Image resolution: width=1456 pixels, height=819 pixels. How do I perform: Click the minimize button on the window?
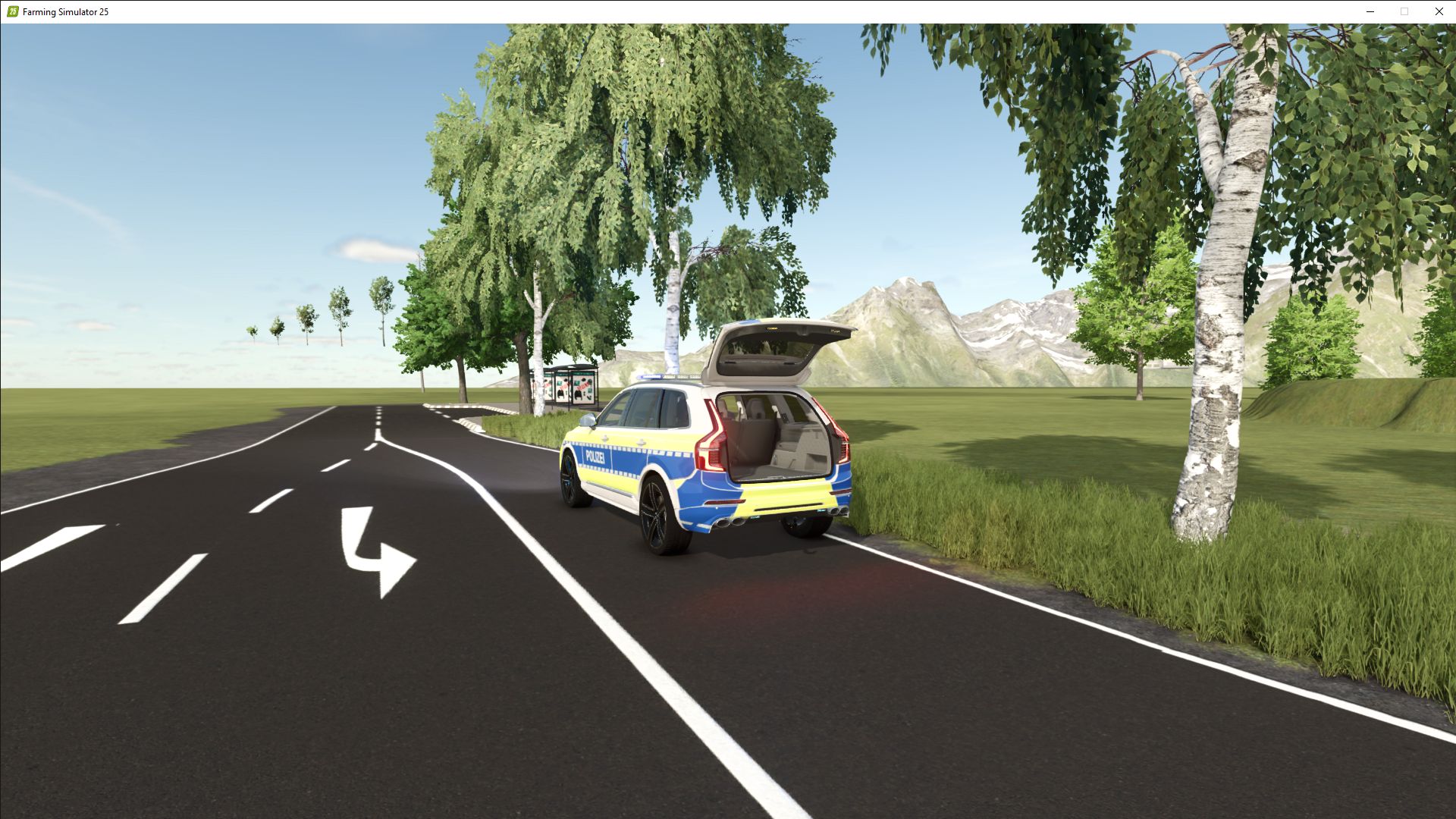coord(1370,11)
